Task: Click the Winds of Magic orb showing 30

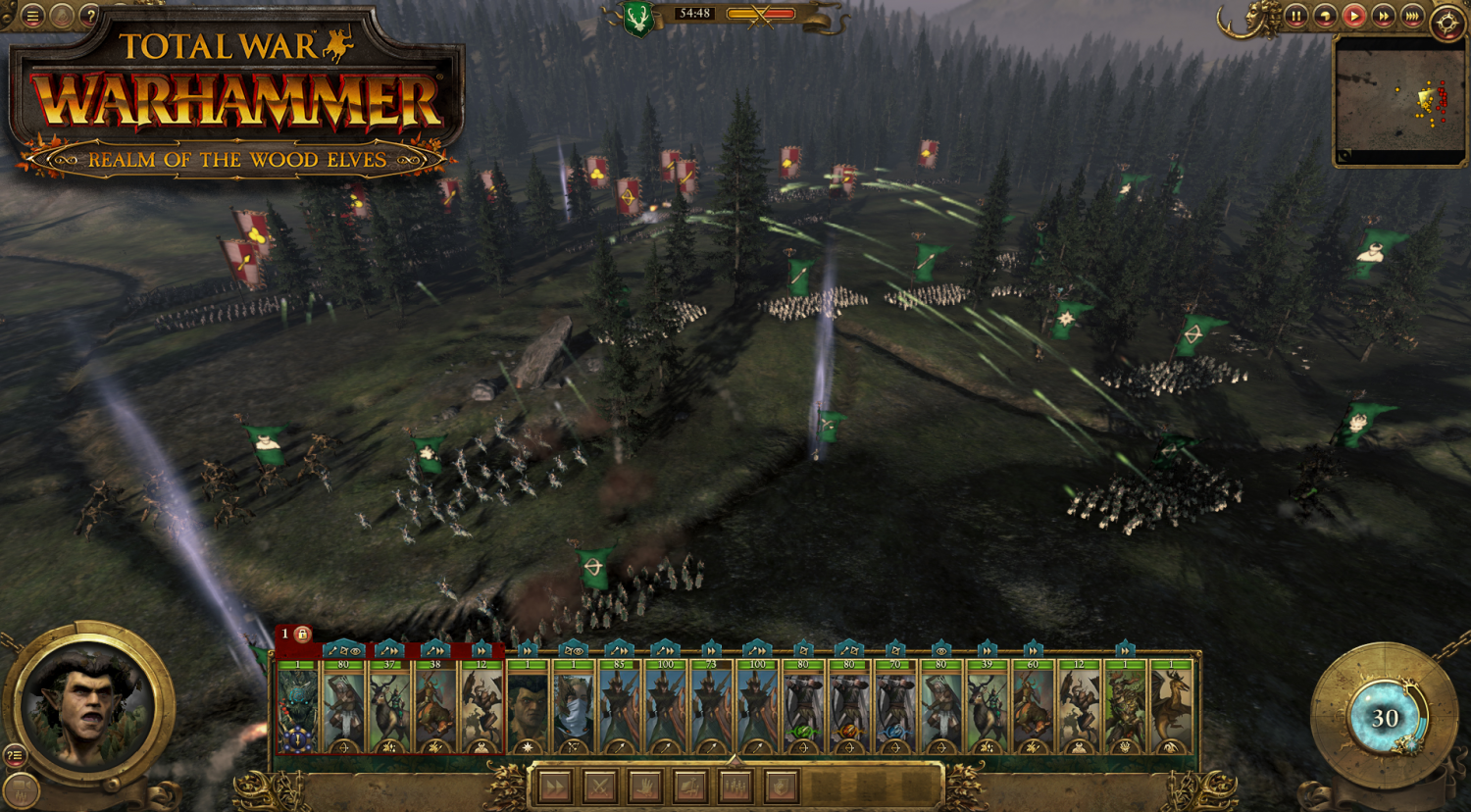Action: click(1386, 718)
